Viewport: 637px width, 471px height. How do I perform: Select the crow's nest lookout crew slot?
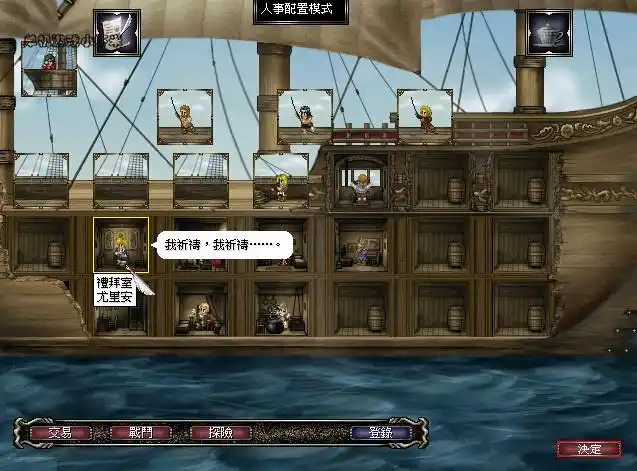point(49,68)
